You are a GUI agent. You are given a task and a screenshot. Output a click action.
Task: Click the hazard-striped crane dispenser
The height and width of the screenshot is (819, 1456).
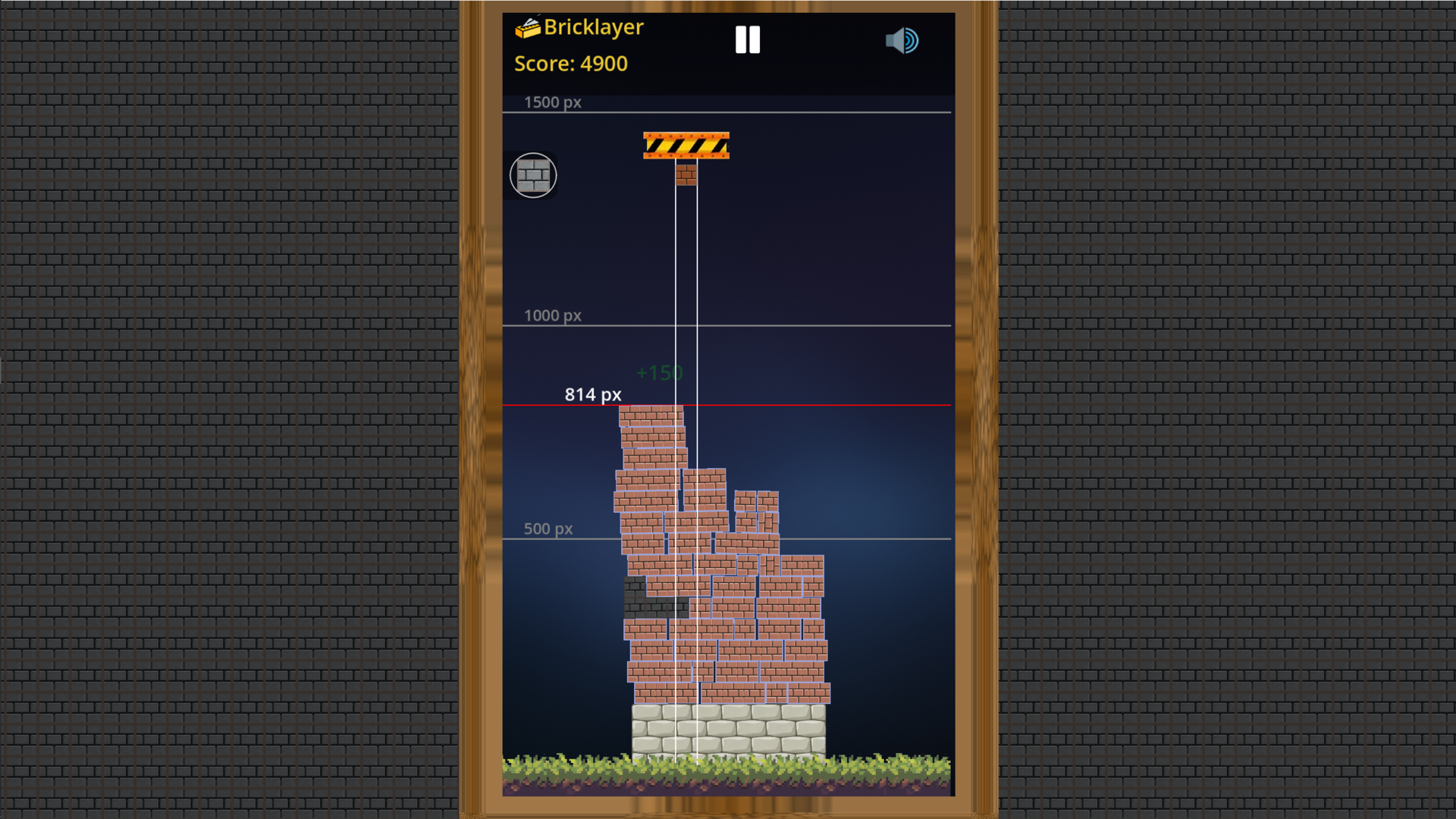click(686, 145)
